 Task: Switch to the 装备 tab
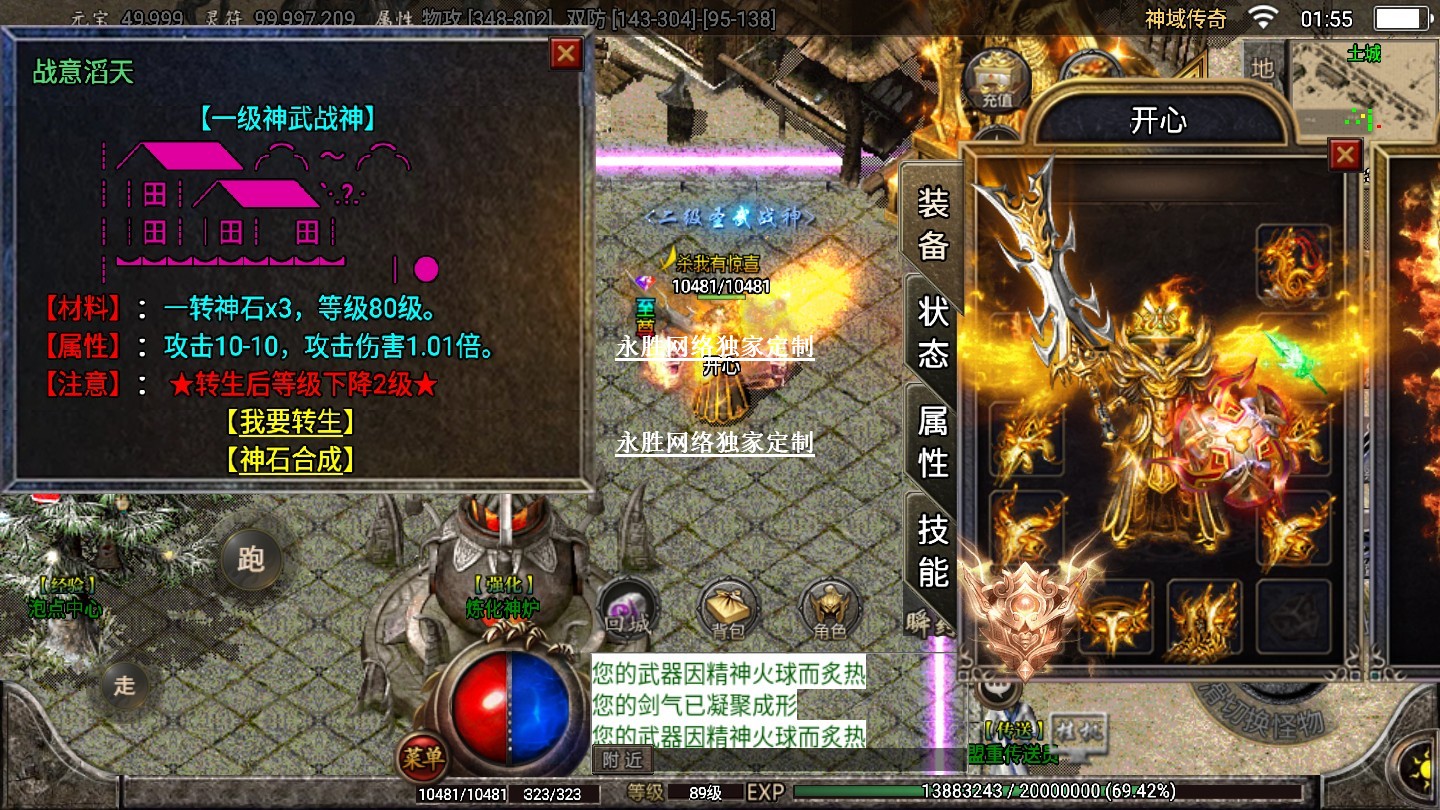(932, 224)
